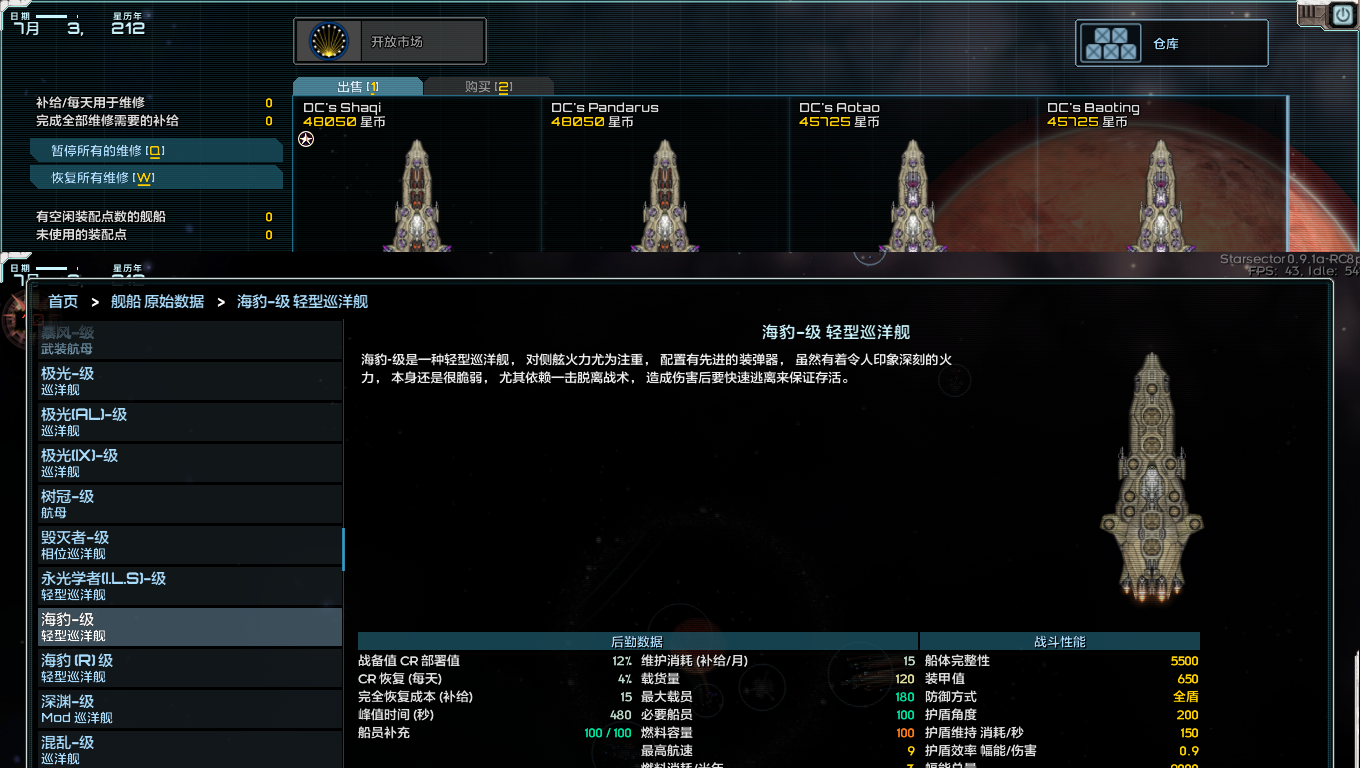Viewport: 1360px width, 768px height.
Task: Click the blue crate icon next to 仓库
Action: (1110, 42)
